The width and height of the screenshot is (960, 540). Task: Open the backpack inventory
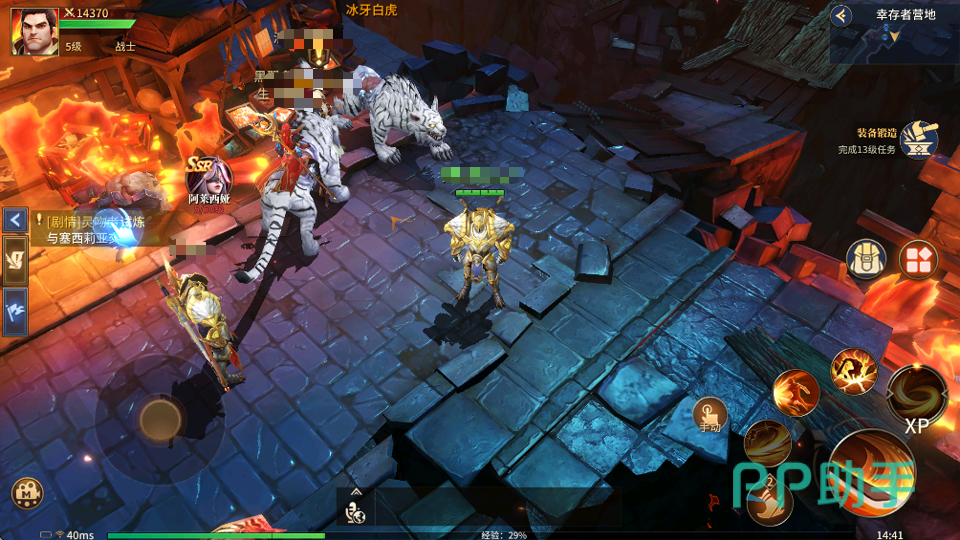pyautogui.click(x=866, y=260)
